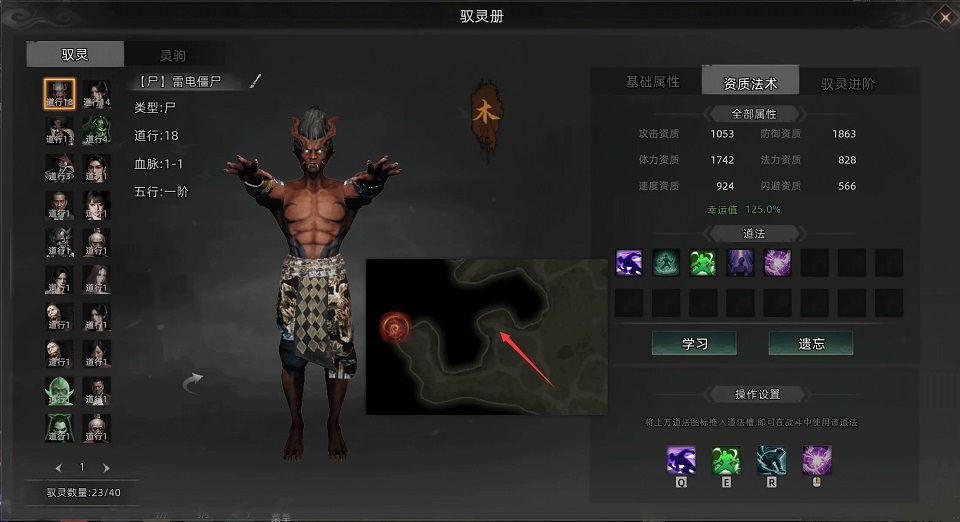This screenshot has height=522, width=960.
Task: Rename the spirit with the brush icon
Action: [255, 81]
